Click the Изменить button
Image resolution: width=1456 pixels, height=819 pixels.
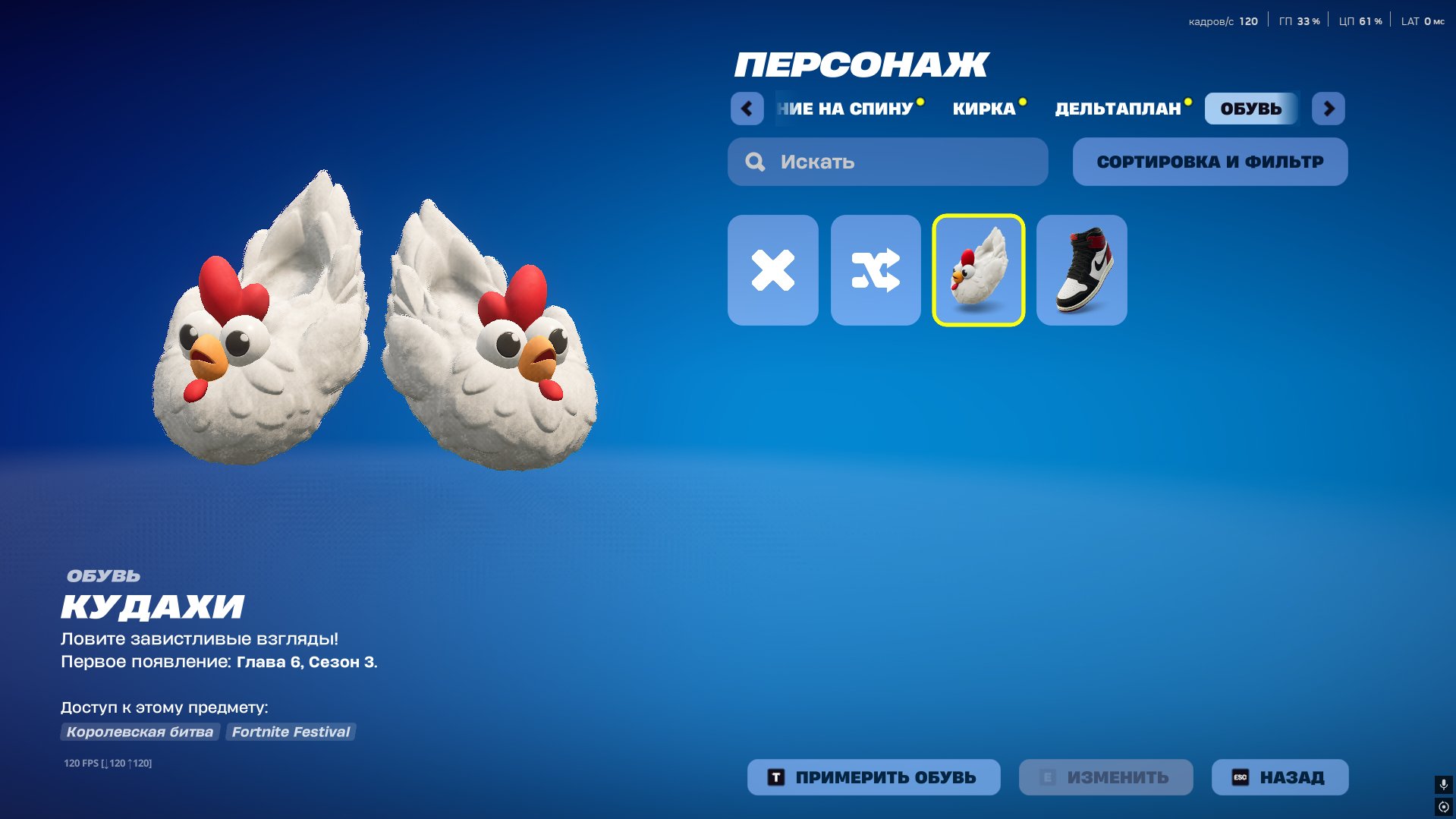click(x=1105, y=777)
